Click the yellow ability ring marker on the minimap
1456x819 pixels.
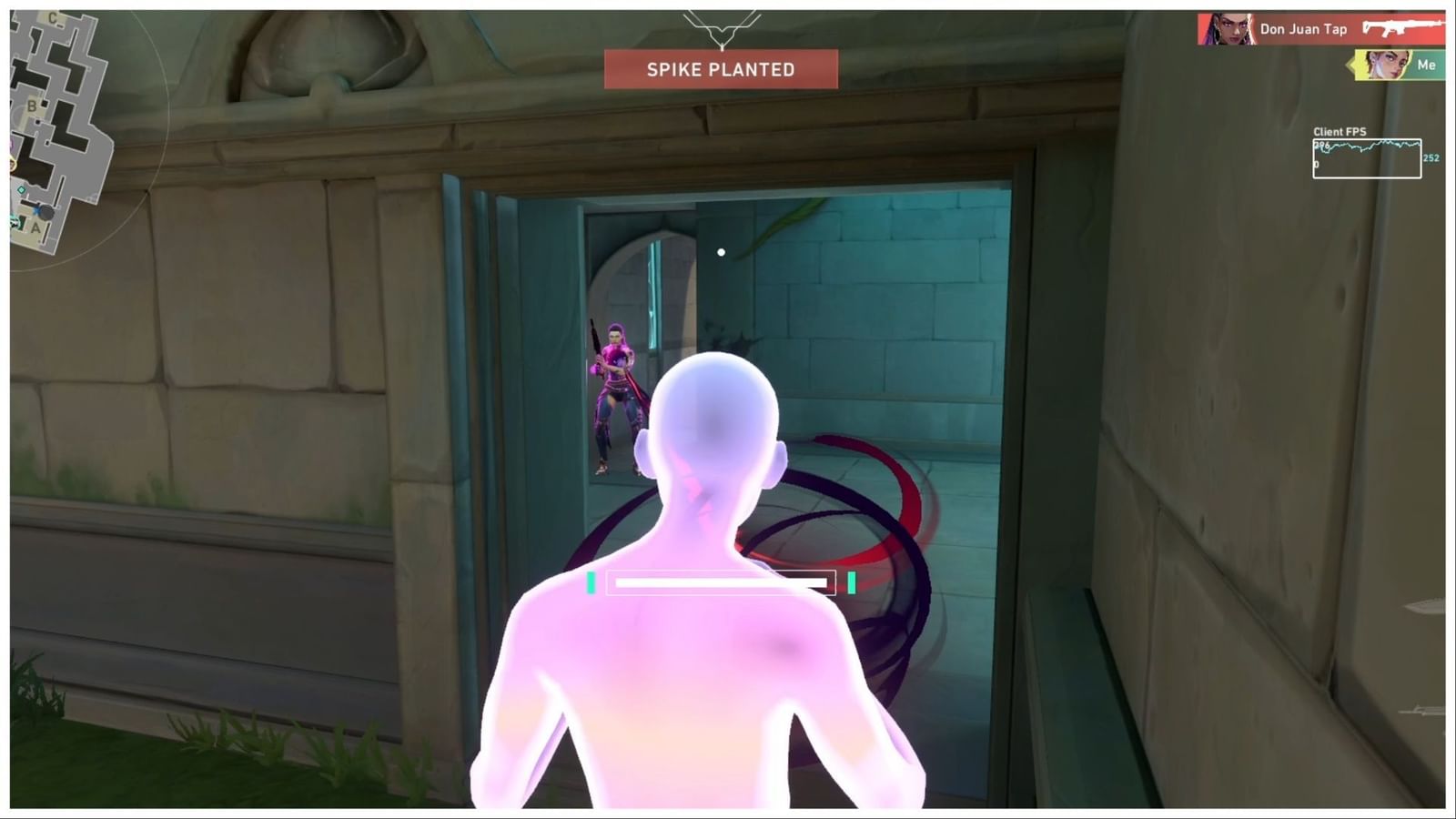click(x=11, y=164)
